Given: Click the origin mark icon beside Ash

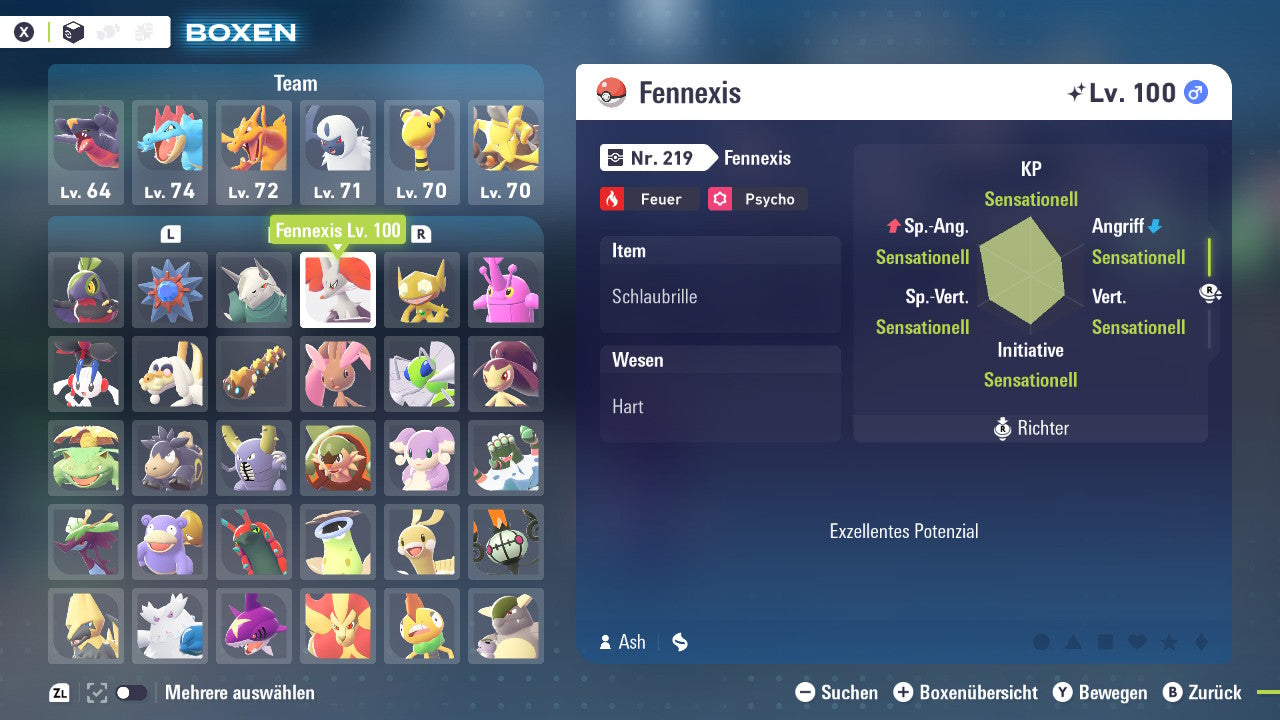Looking at the screenshot, I should (679, 642).
